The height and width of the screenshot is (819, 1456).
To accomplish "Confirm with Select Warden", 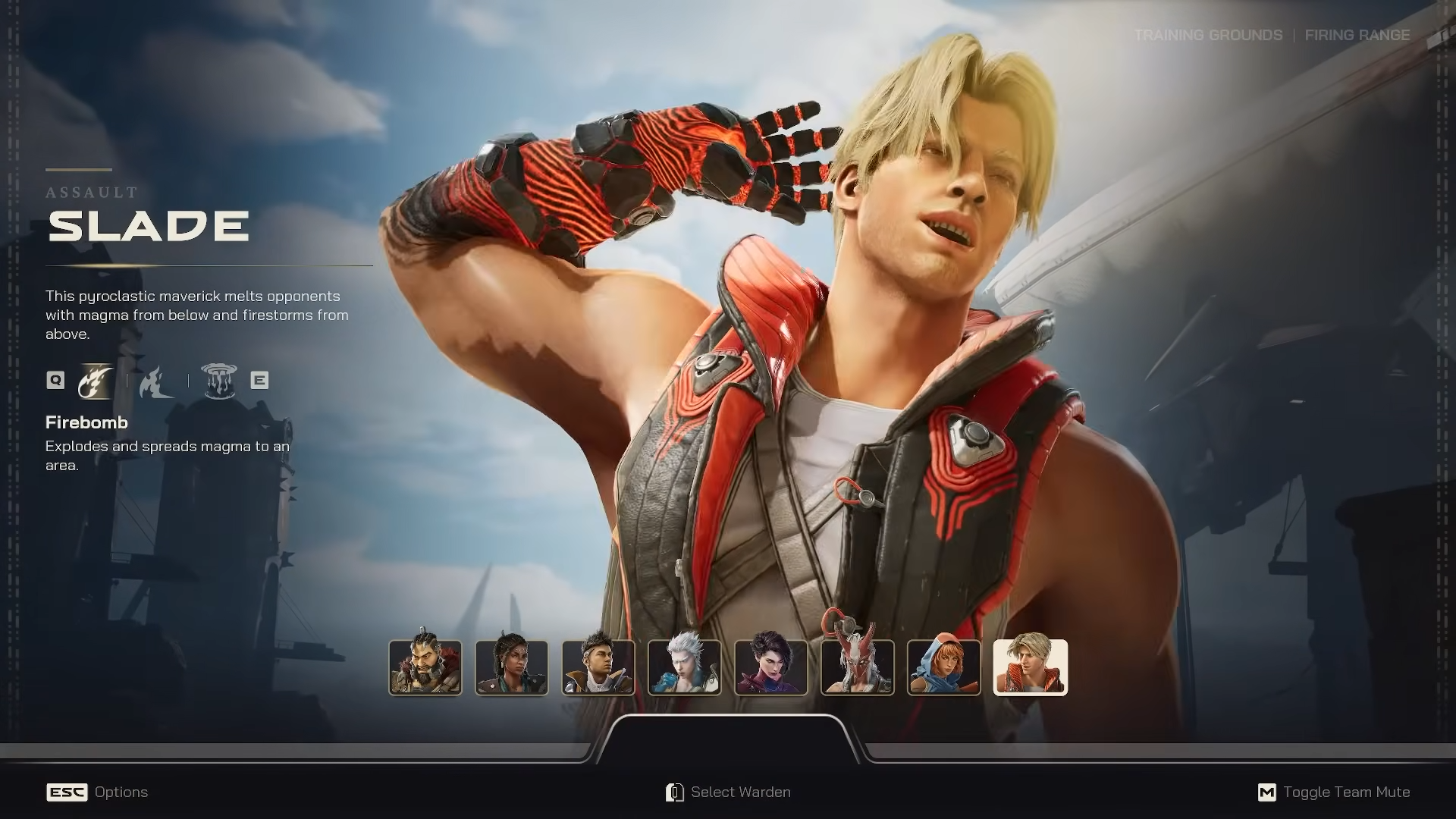I will coord(728,792).
